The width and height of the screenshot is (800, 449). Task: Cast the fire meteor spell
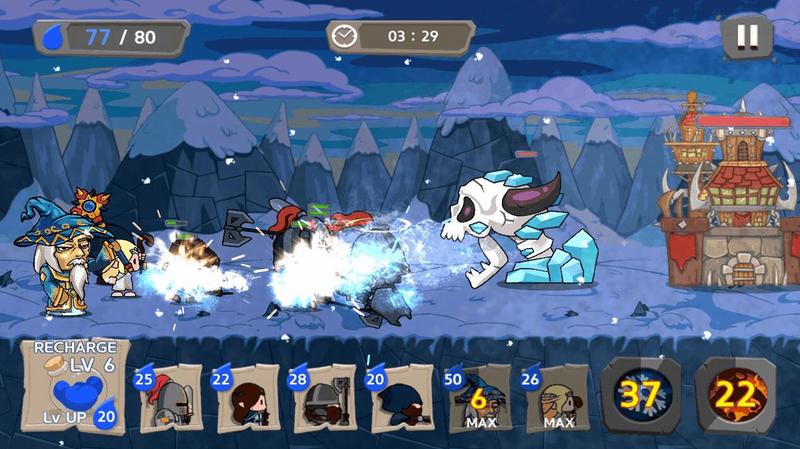click(x=735, y=393)
